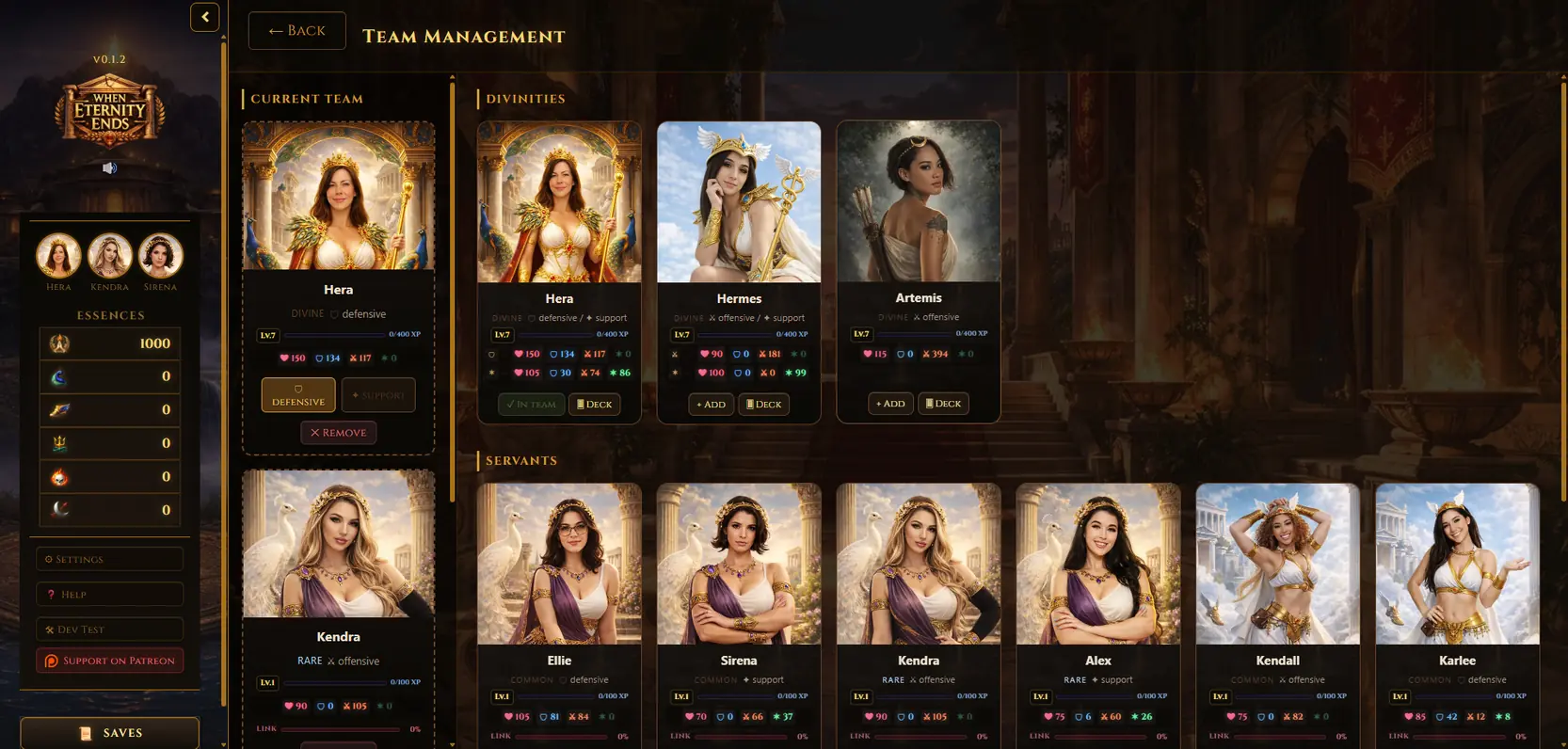Viewport: 1568px width, 749px height.
Task: Go back using the Back button
Action: (296, 31)
